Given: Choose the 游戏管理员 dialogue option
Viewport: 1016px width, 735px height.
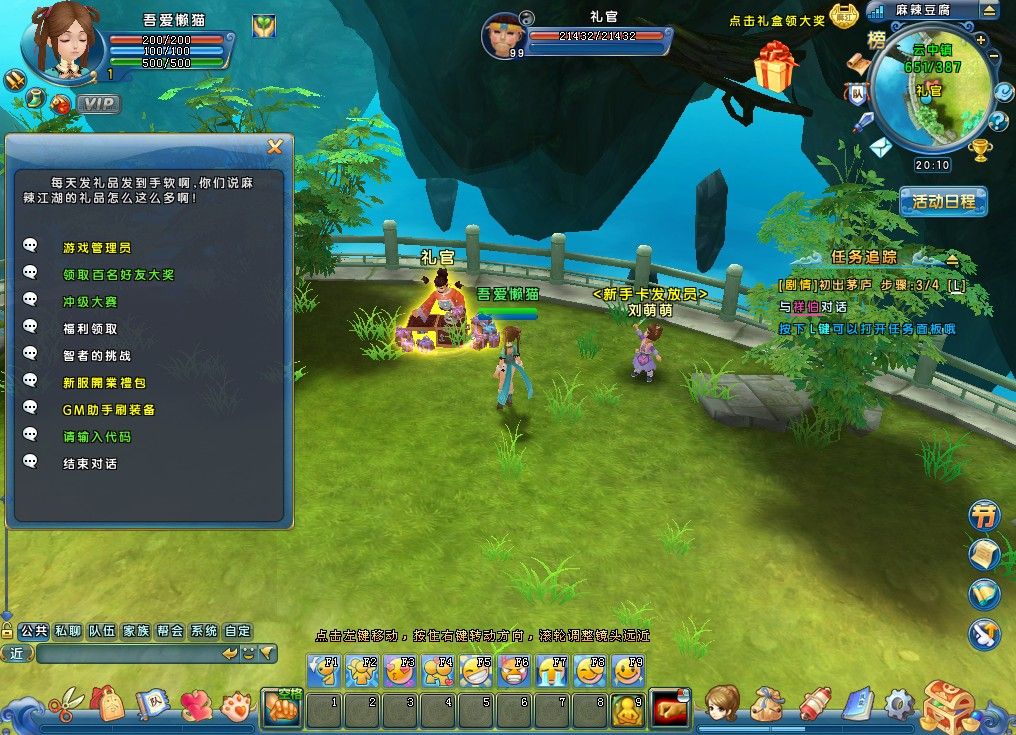Looking at the screenshot, I should (x=97, y=247).
